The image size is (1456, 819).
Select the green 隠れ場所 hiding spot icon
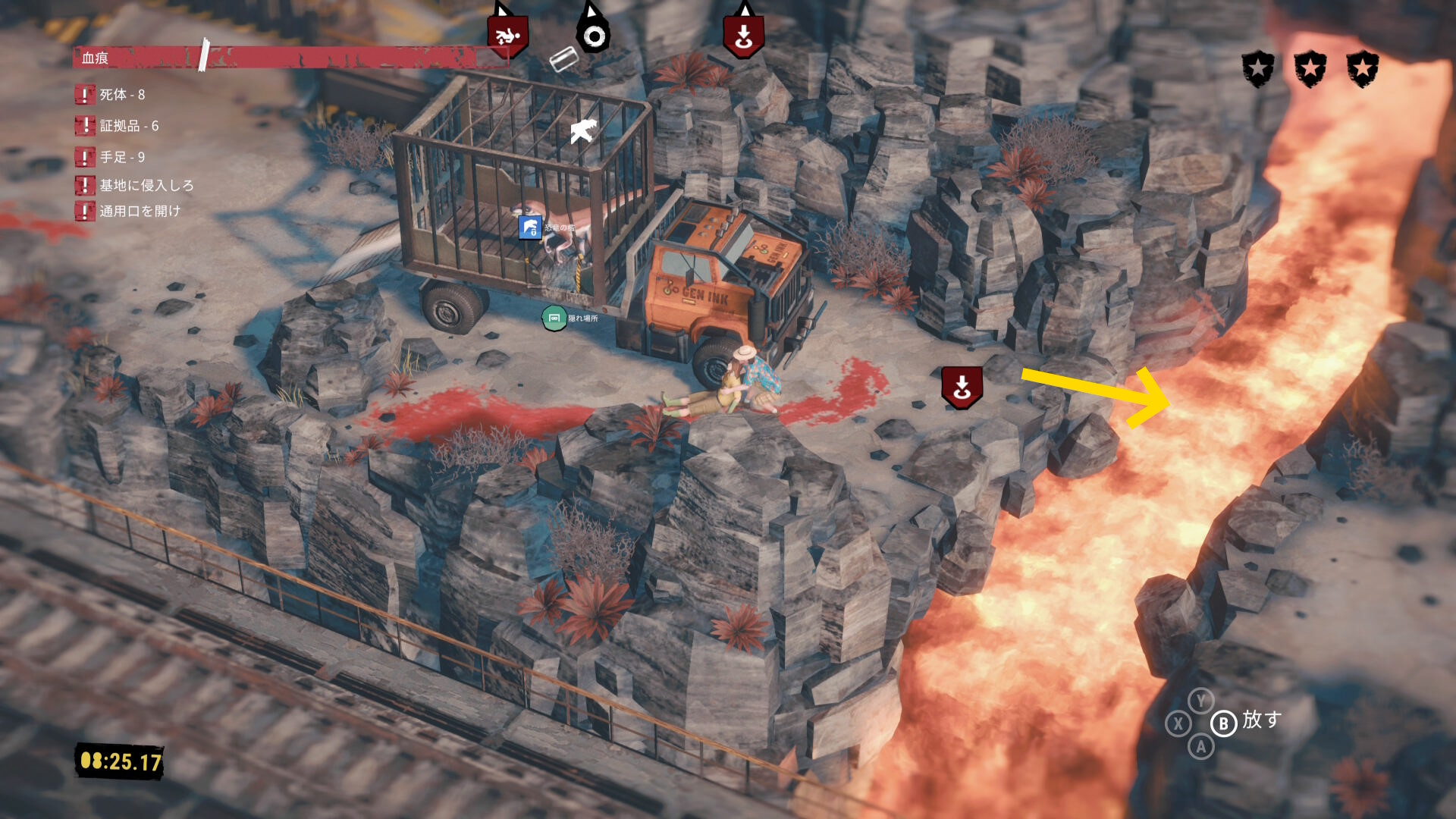point(554,318)
